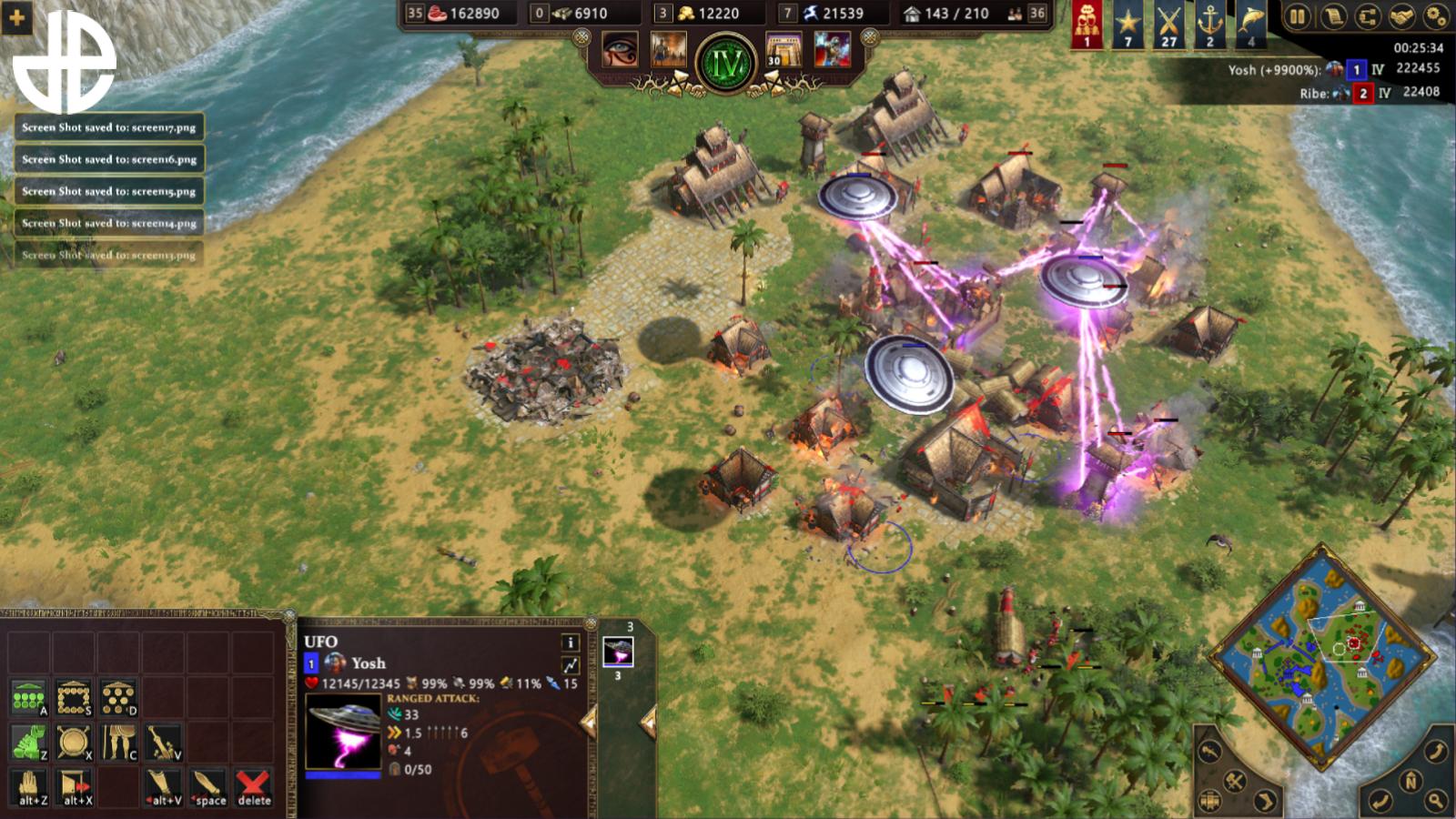This screenshot has width=1456, height=819.
Task: Select the UFO group thumbnail
Action: (x=618, y=652)
